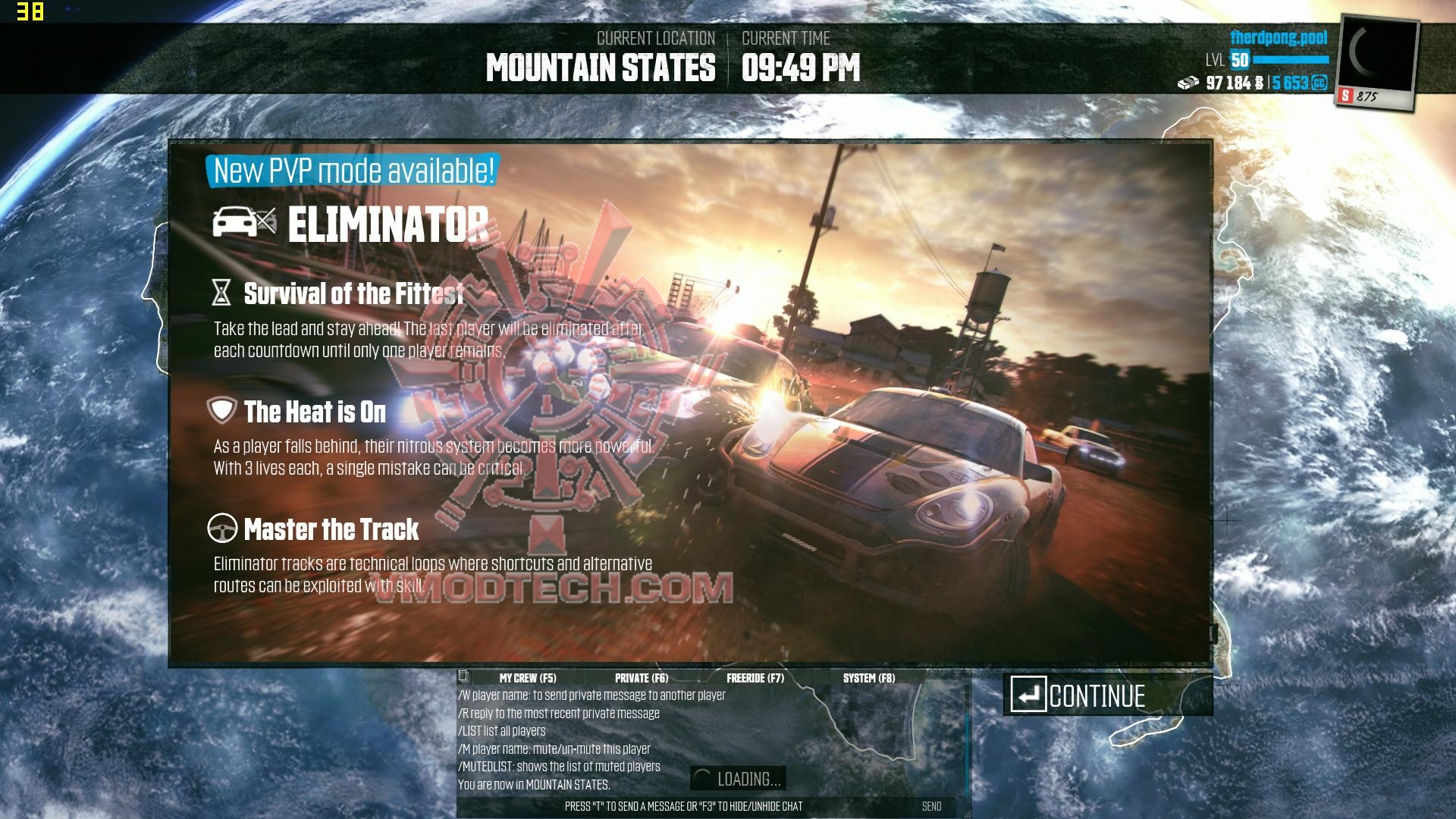Switch to the SYSTEM (F8) chat tab

(x=868, y=677)
